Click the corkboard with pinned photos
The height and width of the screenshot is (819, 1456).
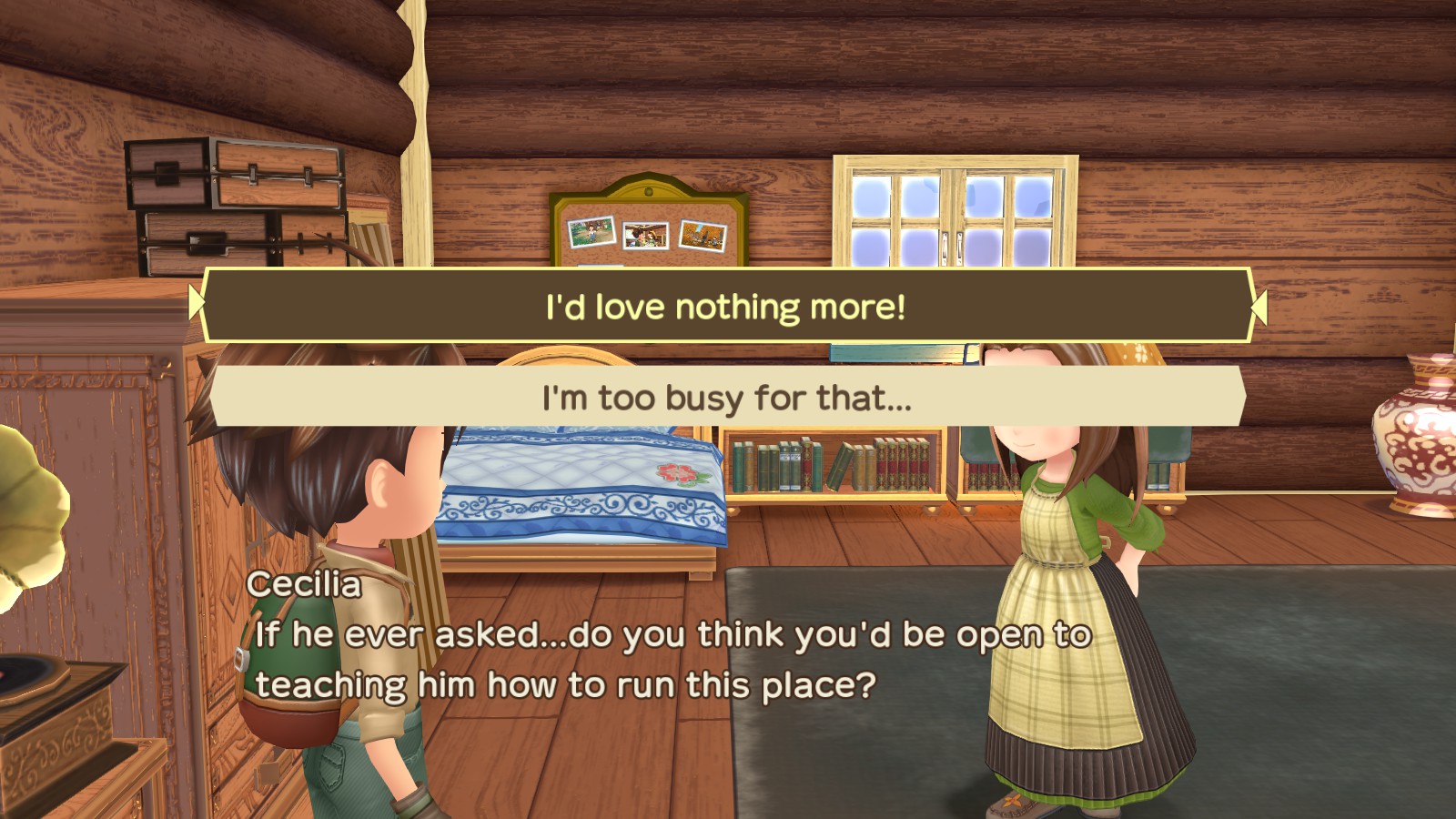pyautogui.click(x=646, y=227)
